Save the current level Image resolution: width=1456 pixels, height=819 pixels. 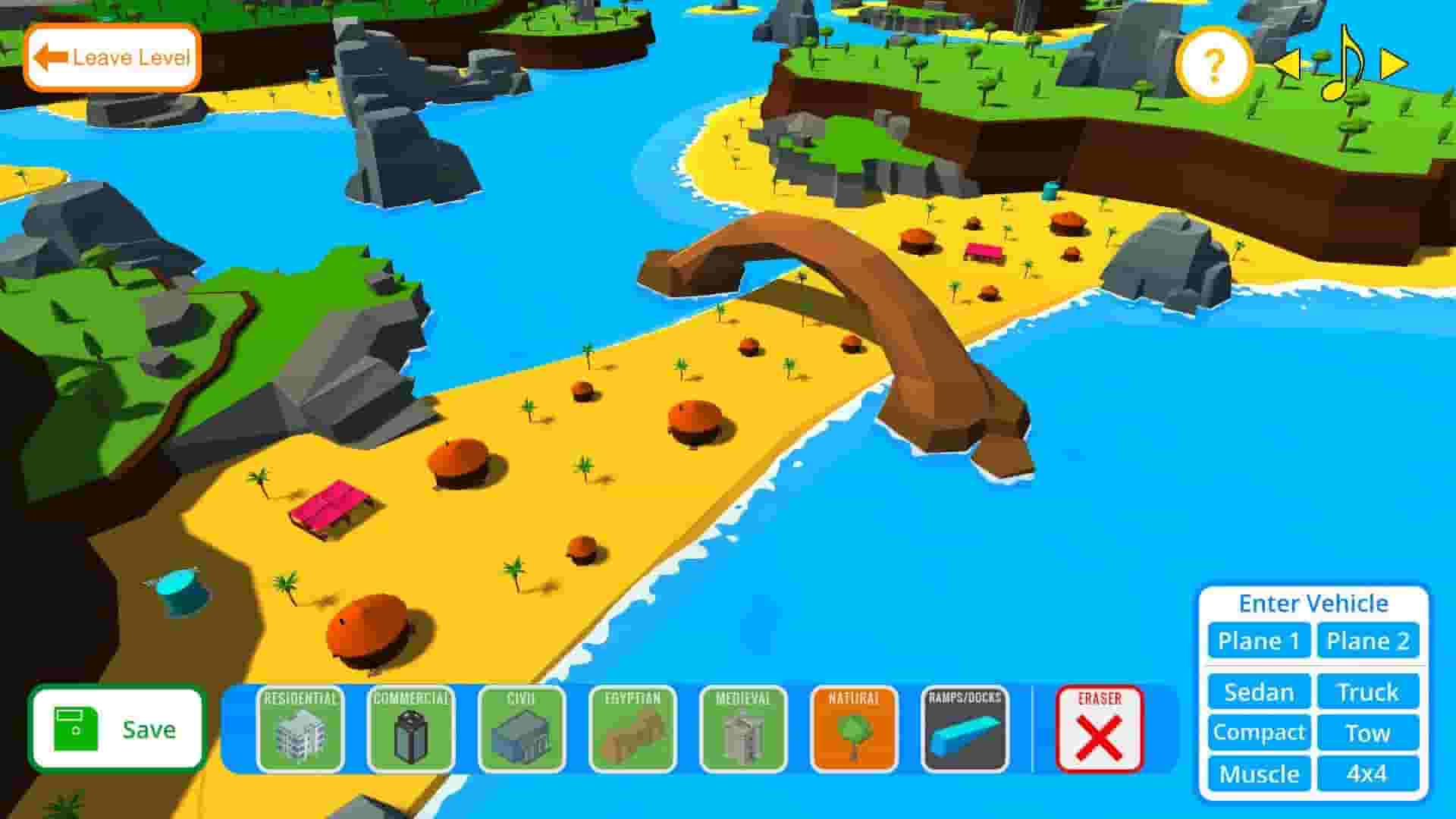[x=118, y=730]
